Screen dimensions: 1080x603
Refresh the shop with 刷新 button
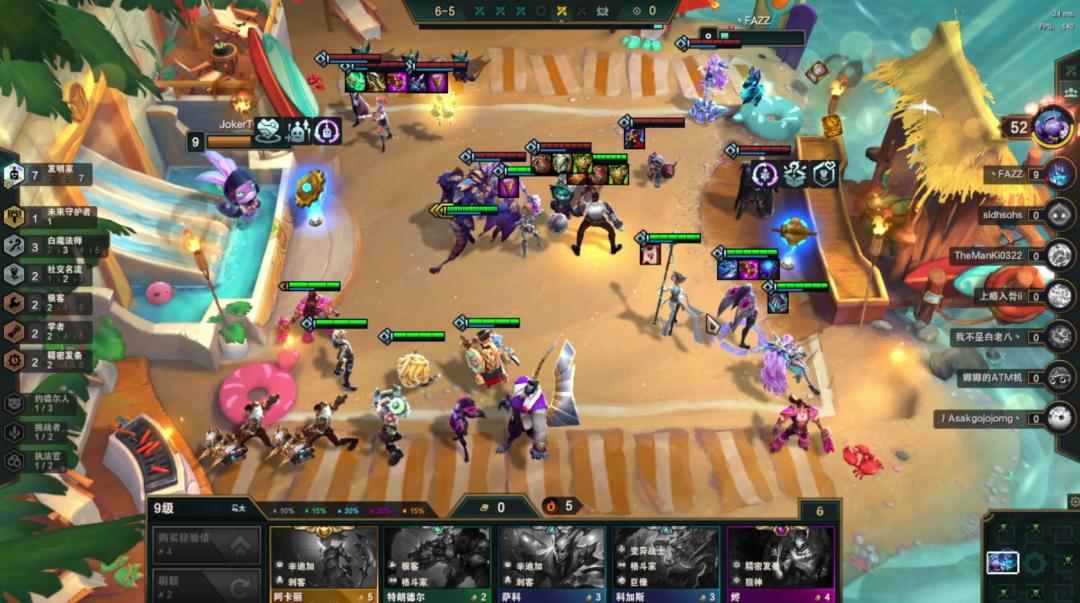tap(207, 585)
